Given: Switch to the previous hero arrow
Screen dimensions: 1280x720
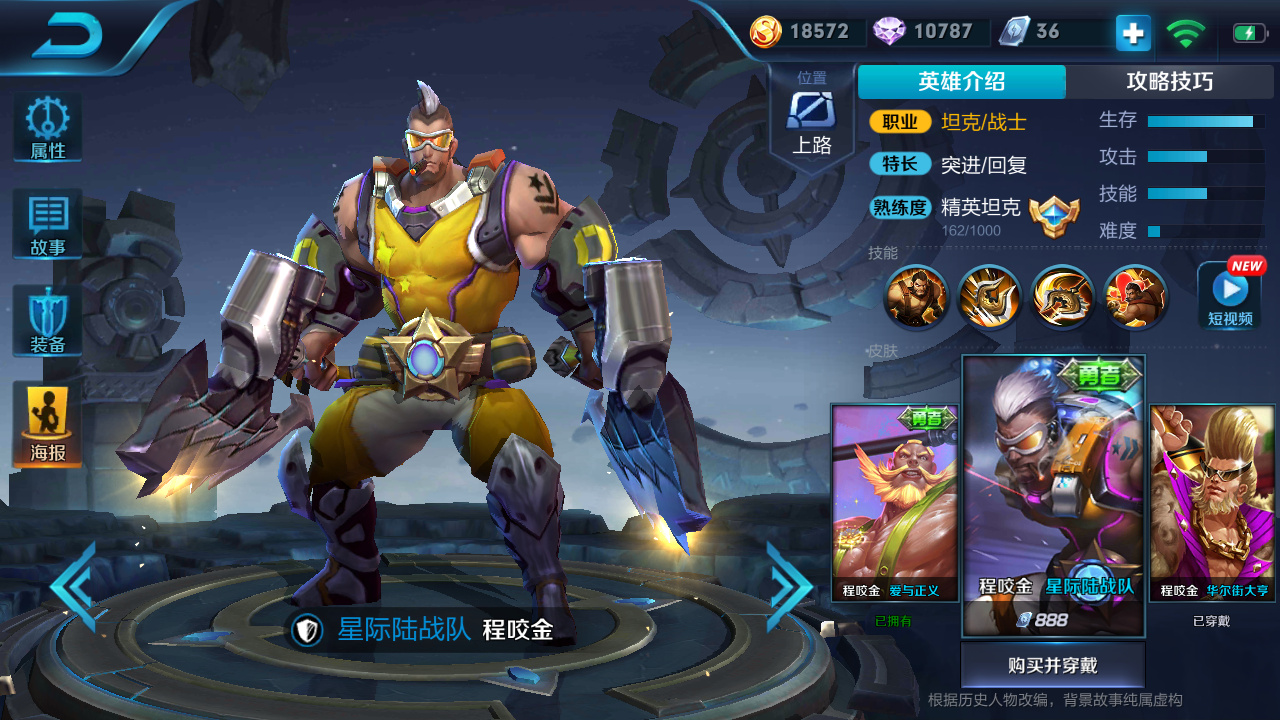Looking at the screenshot, I should point(77,586).
